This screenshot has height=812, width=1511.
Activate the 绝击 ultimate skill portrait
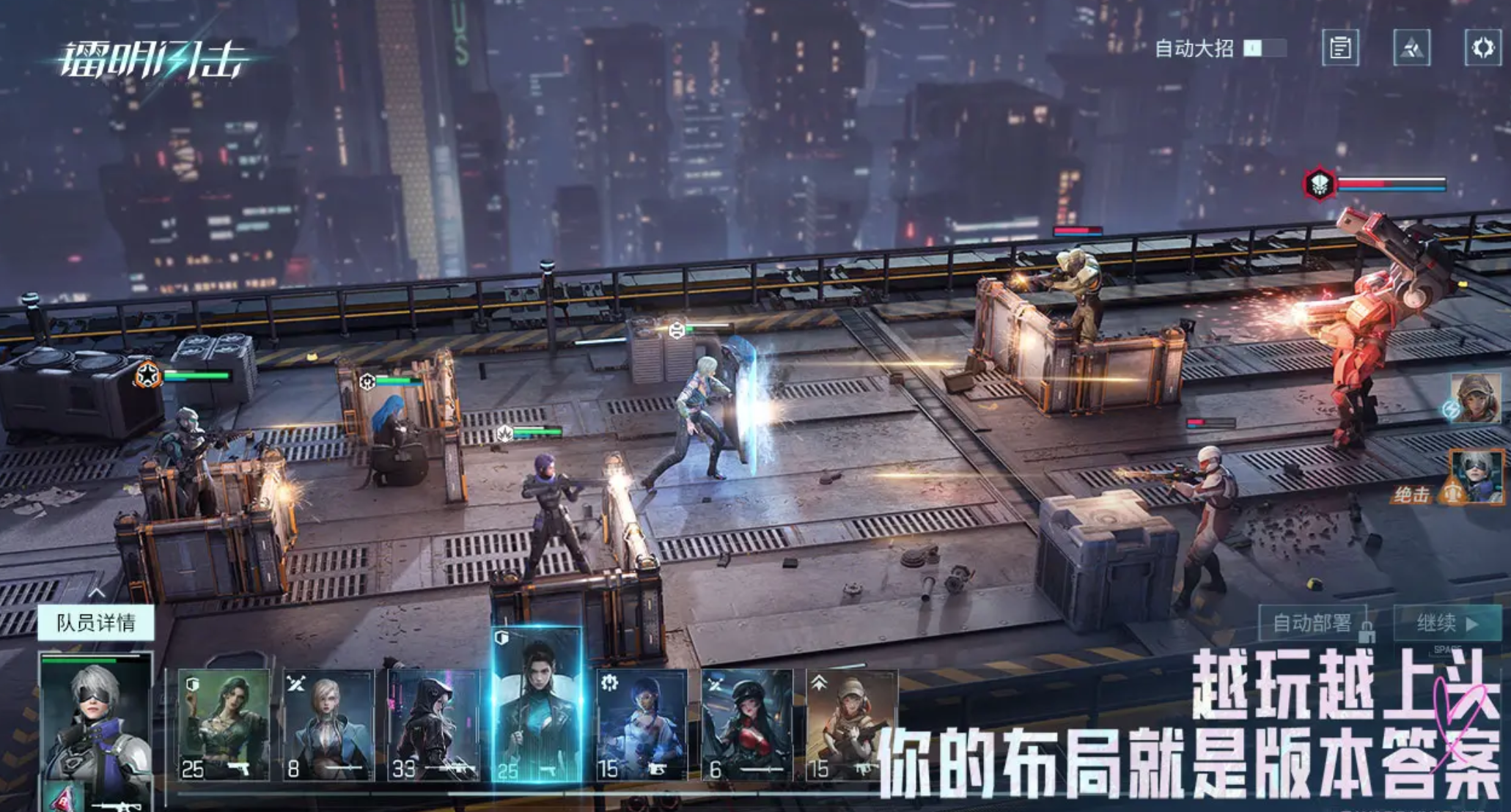[1475, 477]
